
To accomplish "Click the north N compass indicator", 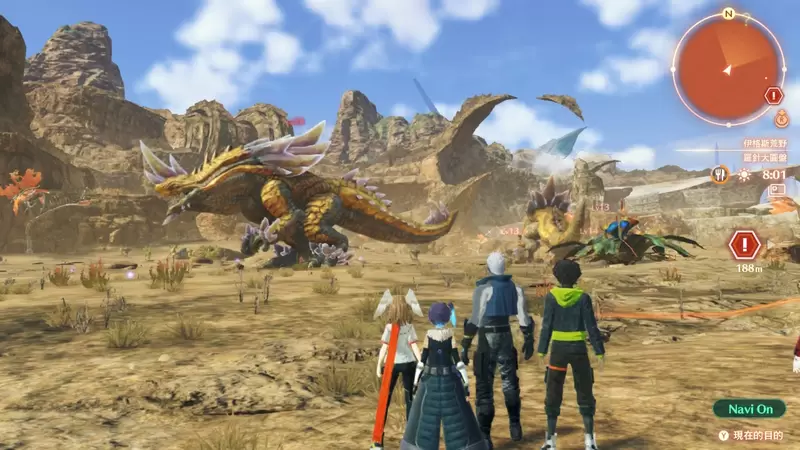I will point(728,14).
